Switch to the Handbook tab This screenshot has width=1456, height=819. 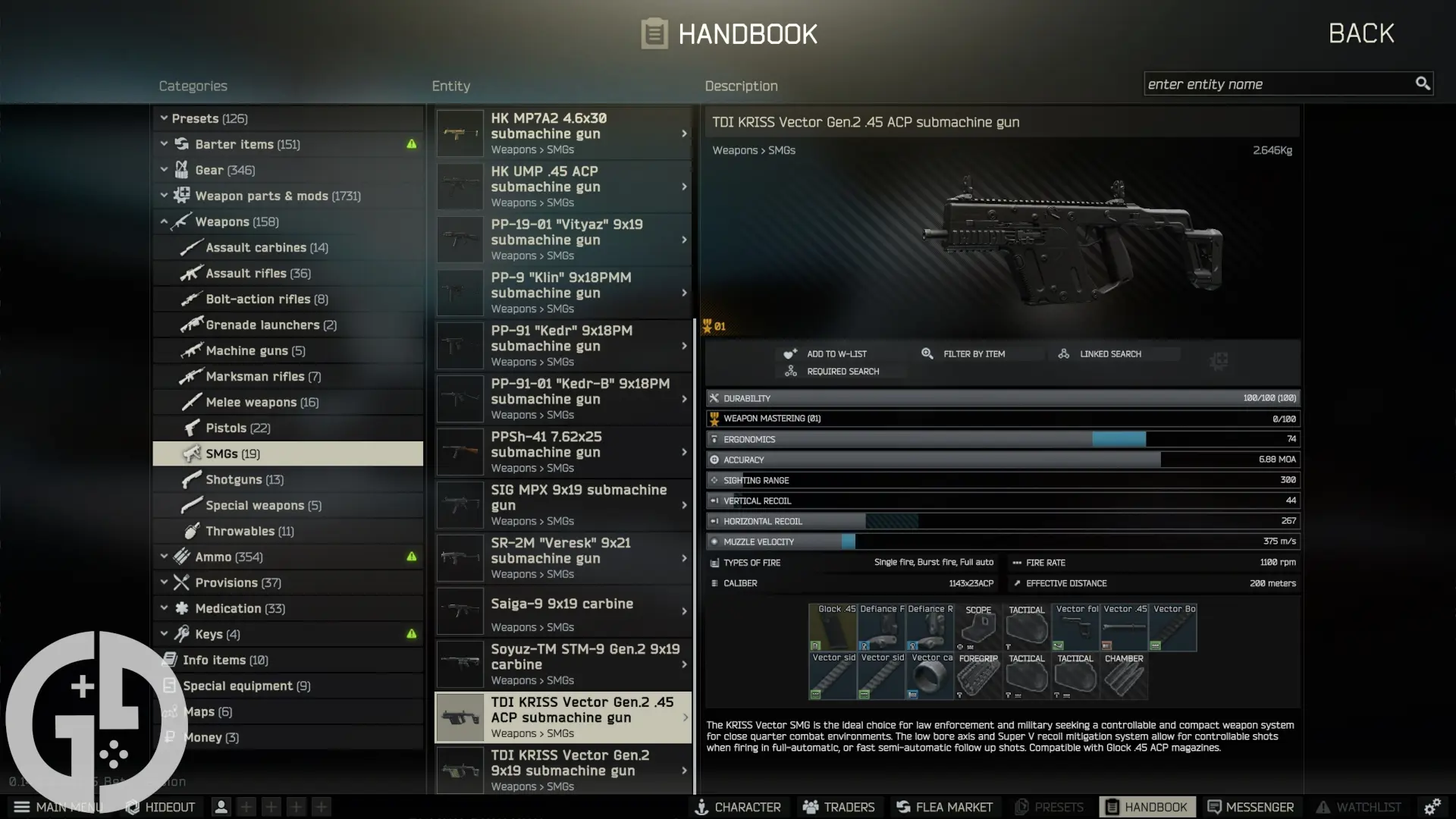click(1147, 807)
